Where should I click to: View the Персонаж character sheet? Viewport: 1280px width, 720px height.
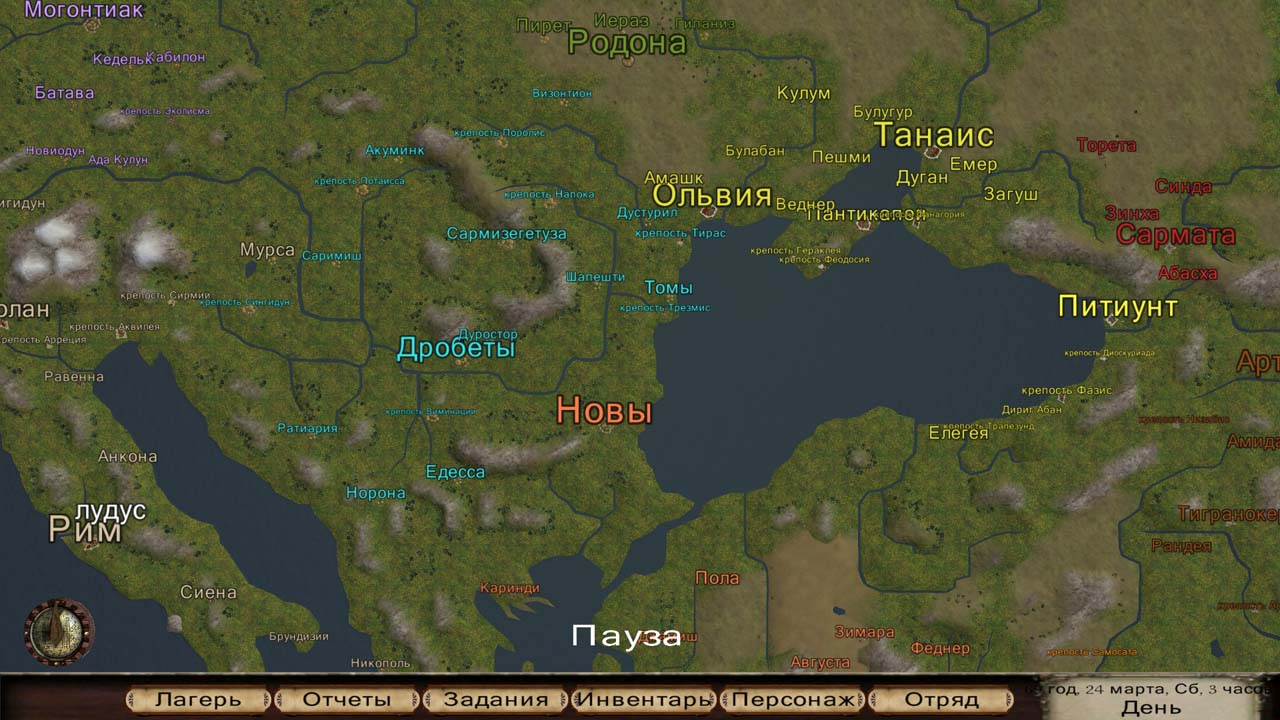click(x=793, y=699)
